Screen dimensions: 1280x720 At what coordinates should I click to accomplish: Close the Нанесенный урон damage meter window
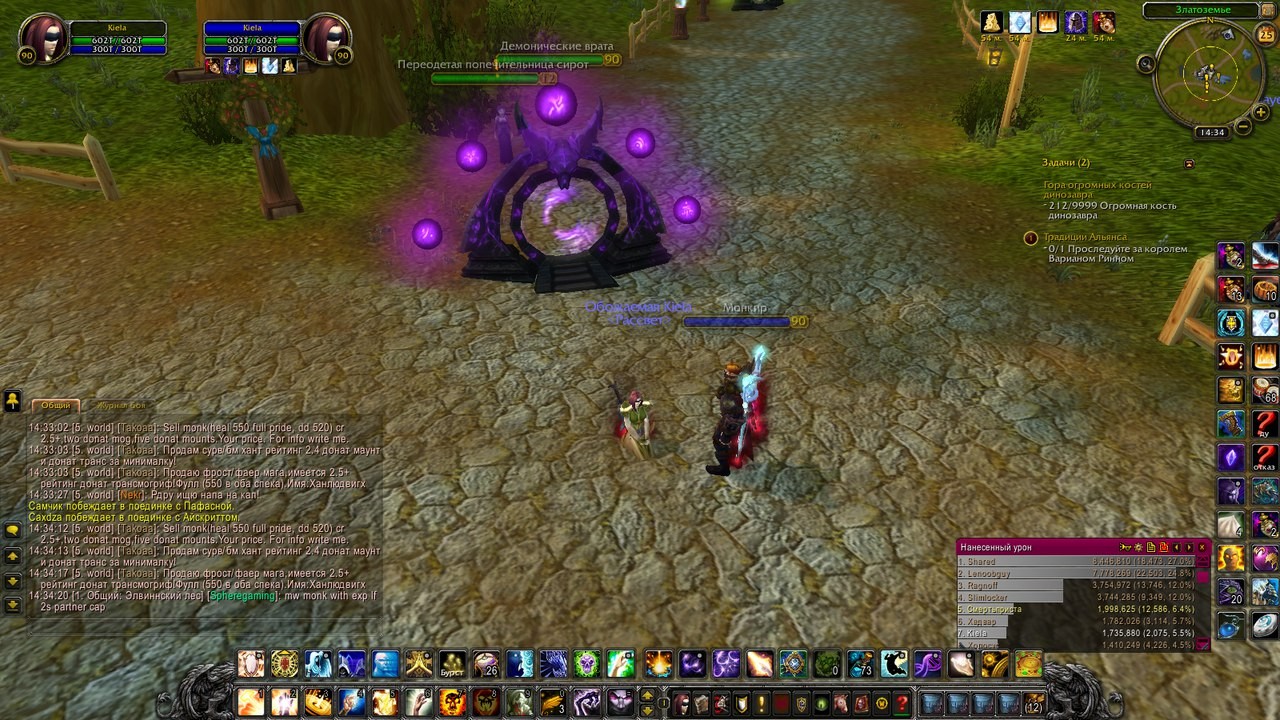click(1202, 547)
